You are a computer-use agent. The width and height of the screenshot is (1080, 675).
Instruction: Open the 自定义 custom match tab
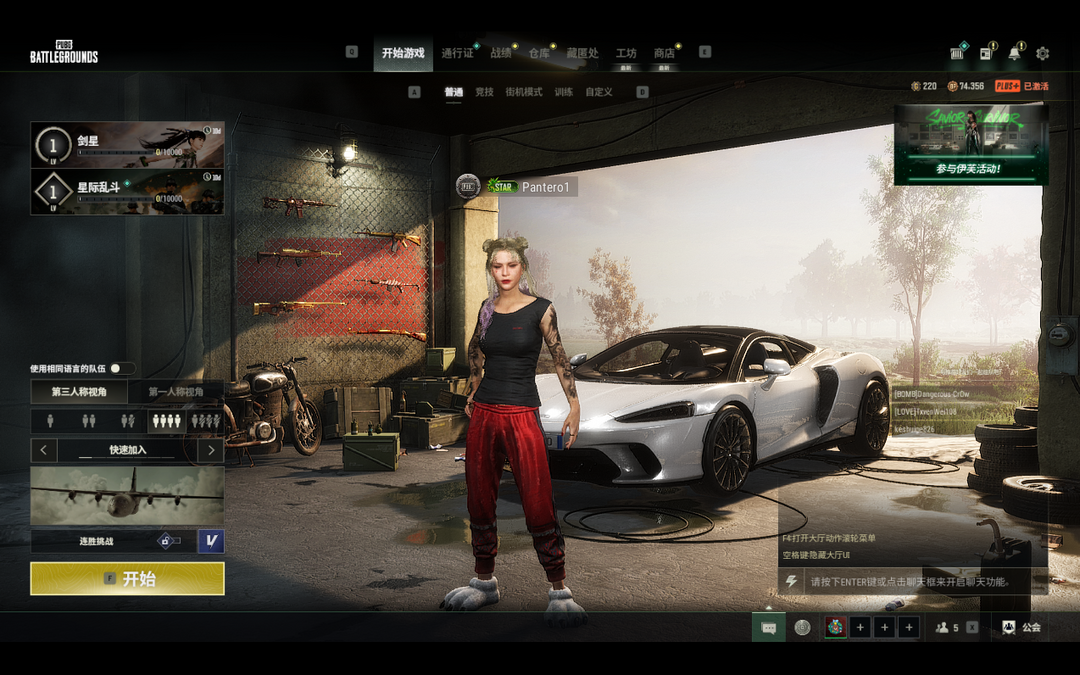[x=599, y=92]
